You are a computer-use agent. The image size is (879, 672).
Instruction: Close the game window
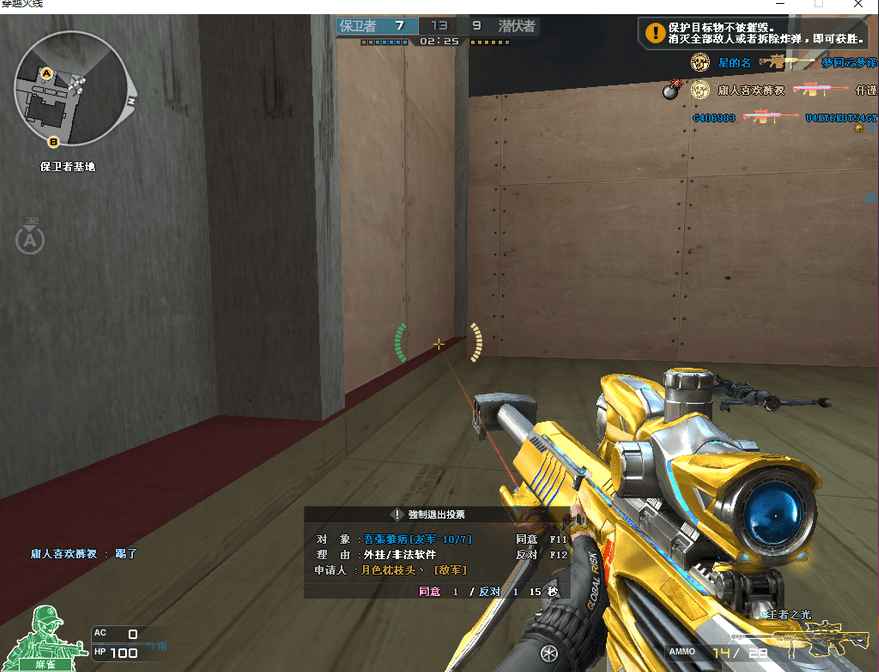coord(859,5)
